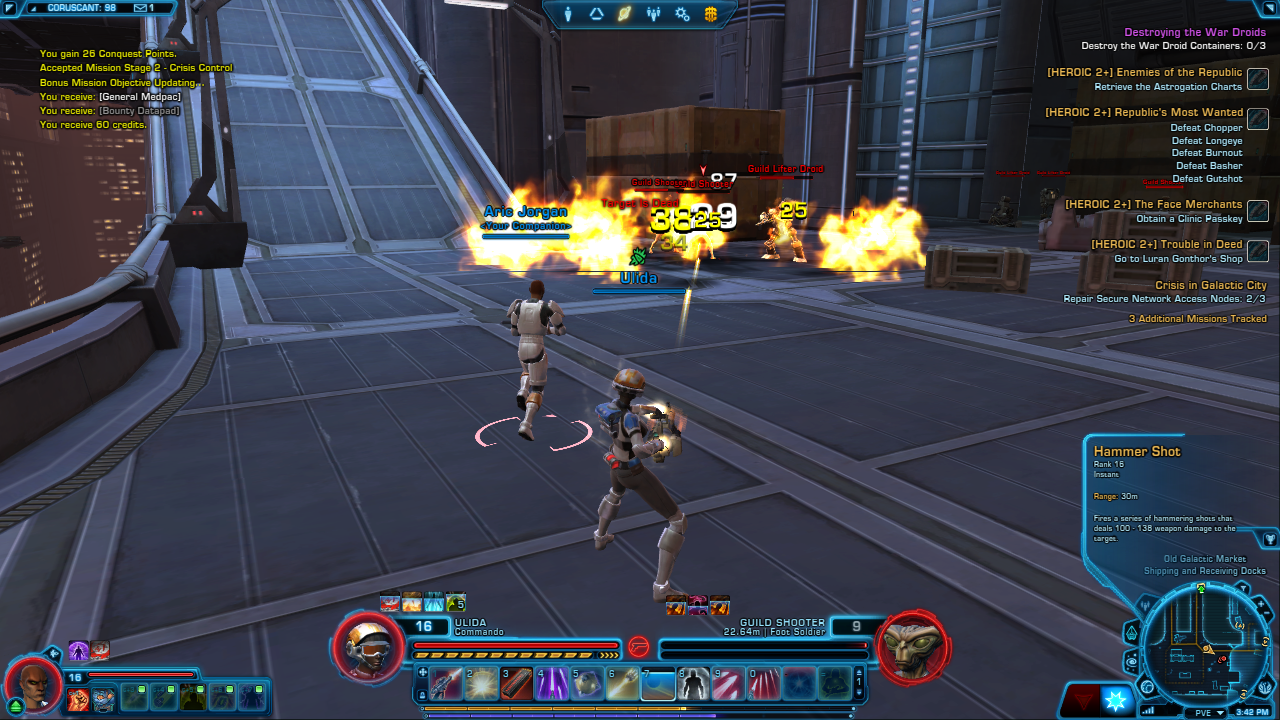This screenshot has height=720, width=1280.
Task: Select the Guild Shooter target portrait
Action: pos(911,647)
